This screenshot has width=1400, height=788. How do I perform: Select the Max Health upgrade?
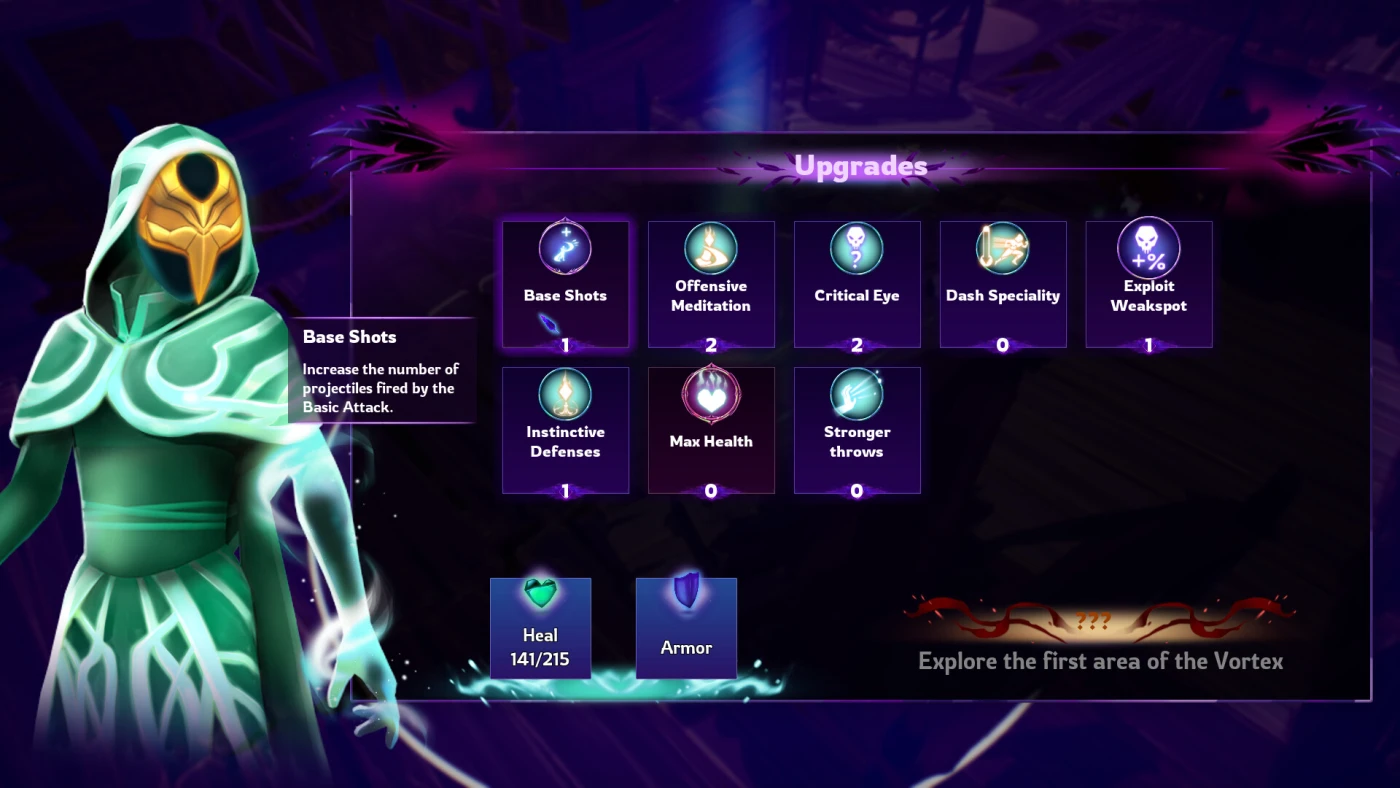click(711, 430)
